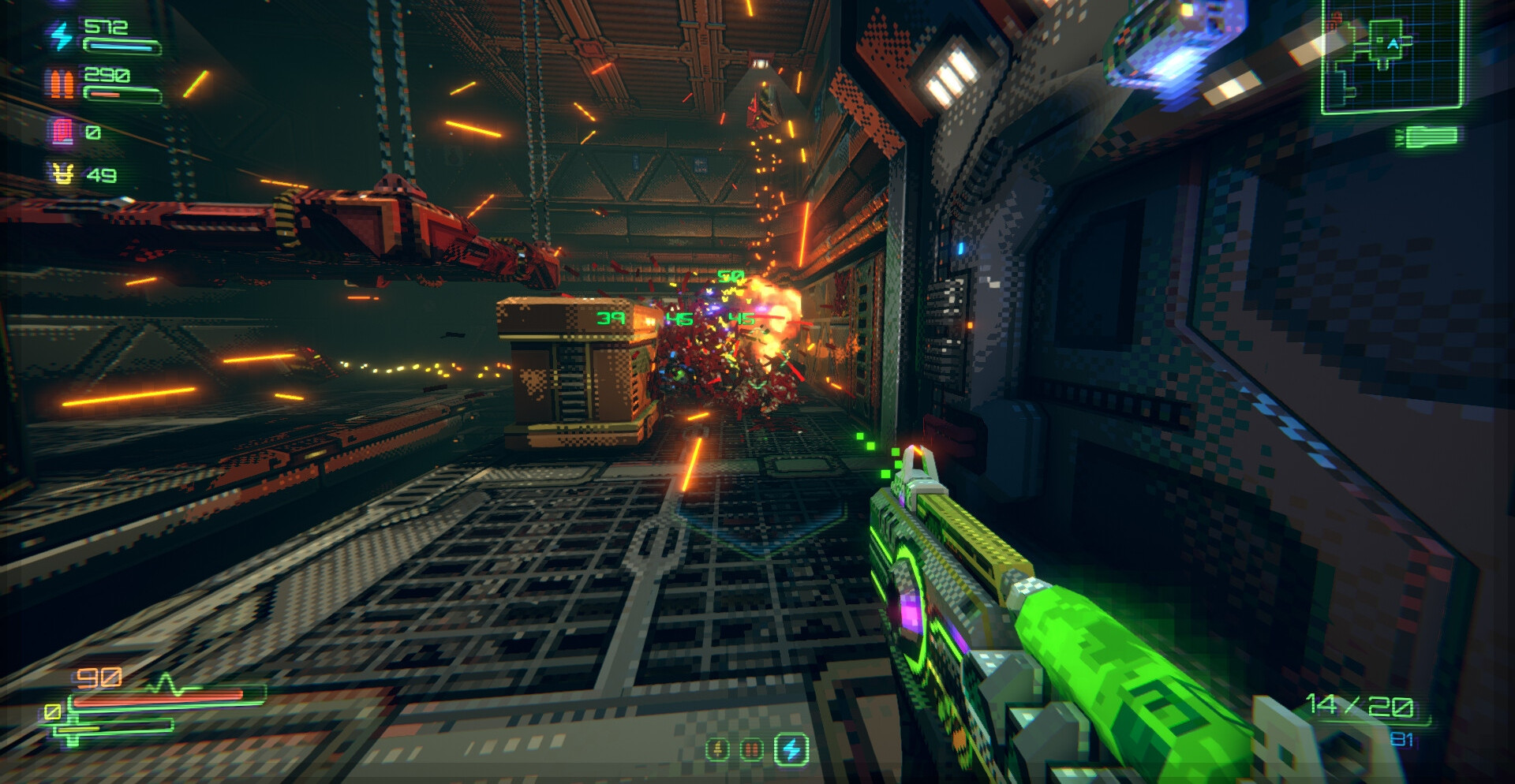This screenshot has width=1515, height=784.
Task: Choose the red twin-shell ammo slot
Action: pos(752,749)
